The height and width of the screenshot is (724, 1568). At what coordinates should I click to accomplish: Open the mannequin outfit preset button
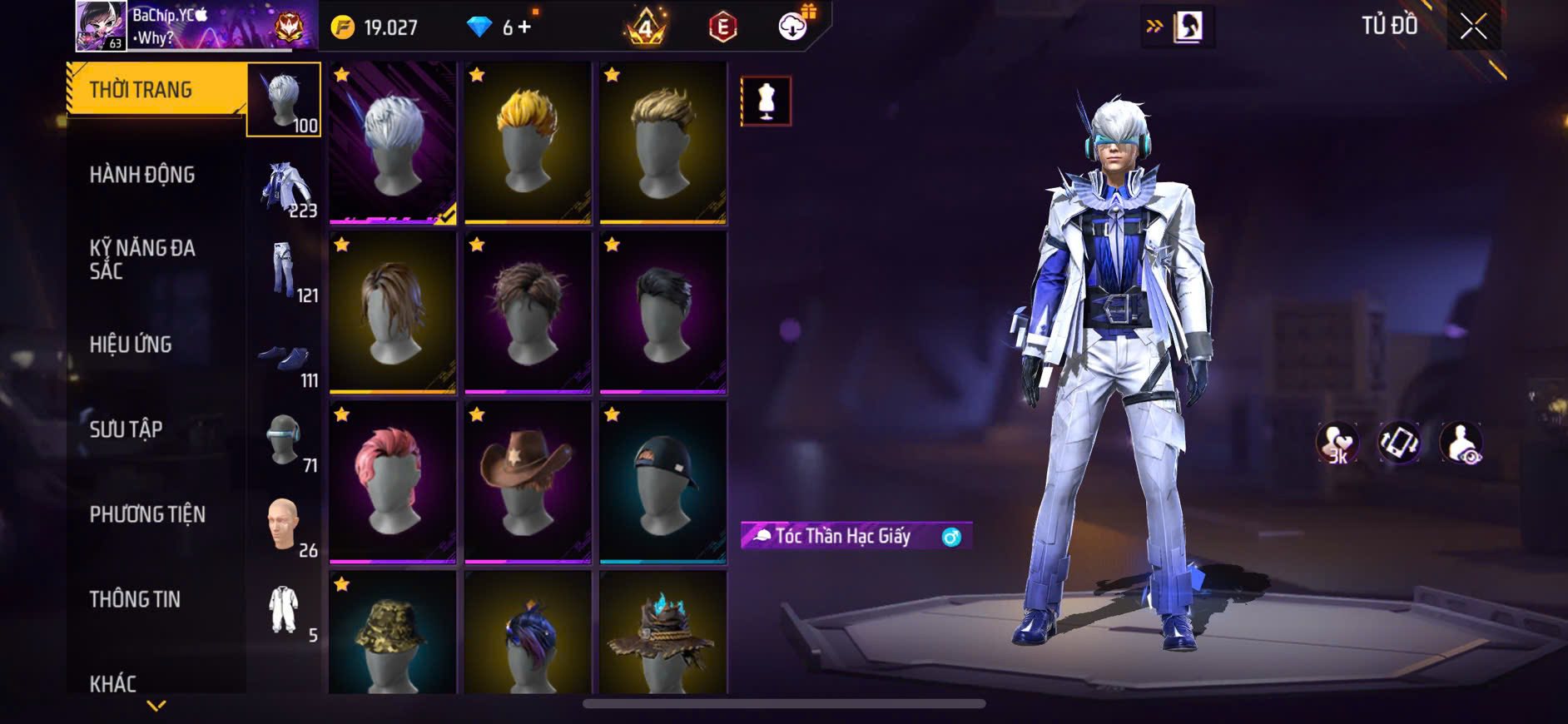click(x=766, y=102)
